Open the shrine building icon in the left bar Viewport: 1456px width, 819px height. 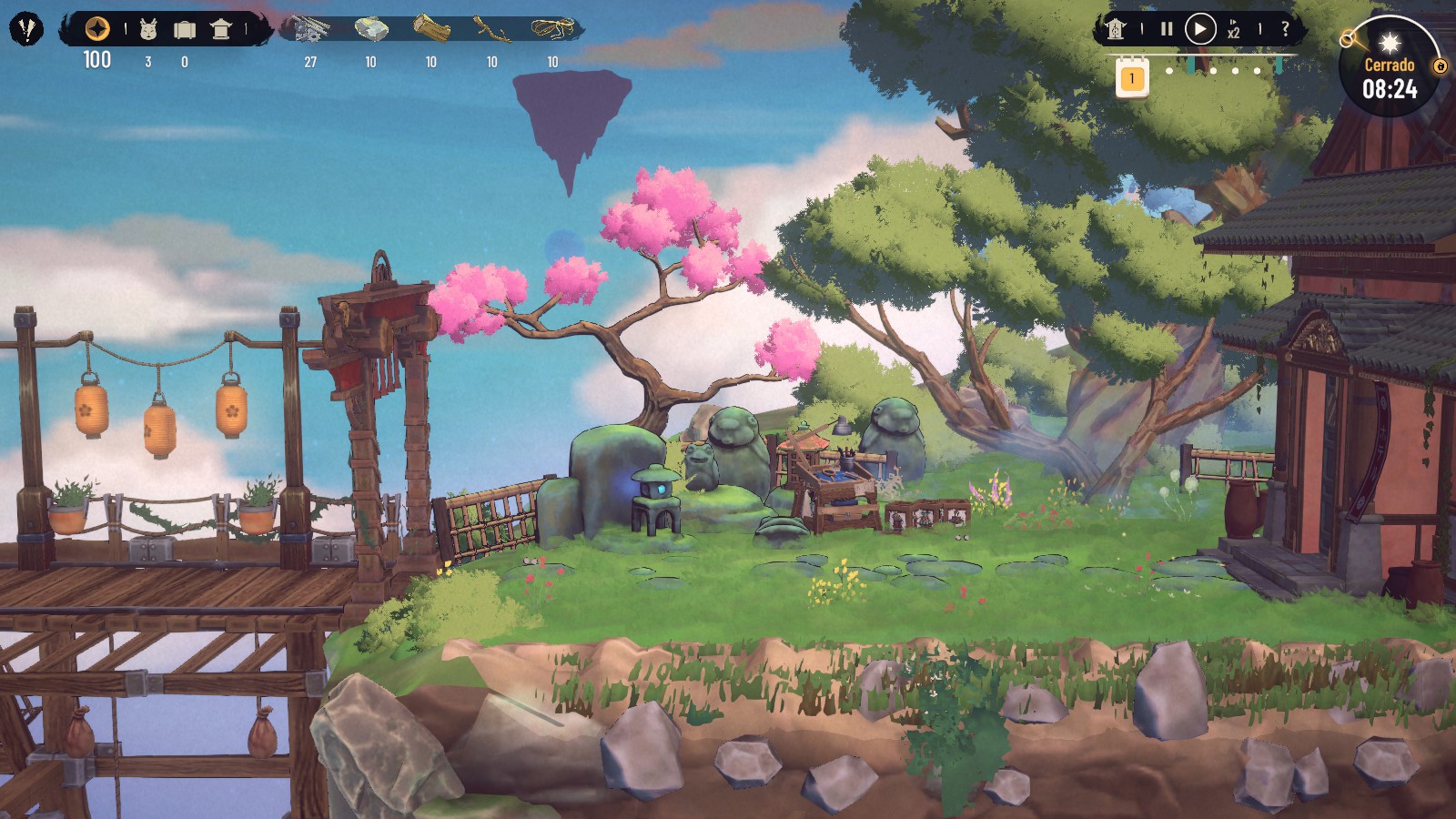click(x=220, y=29)
